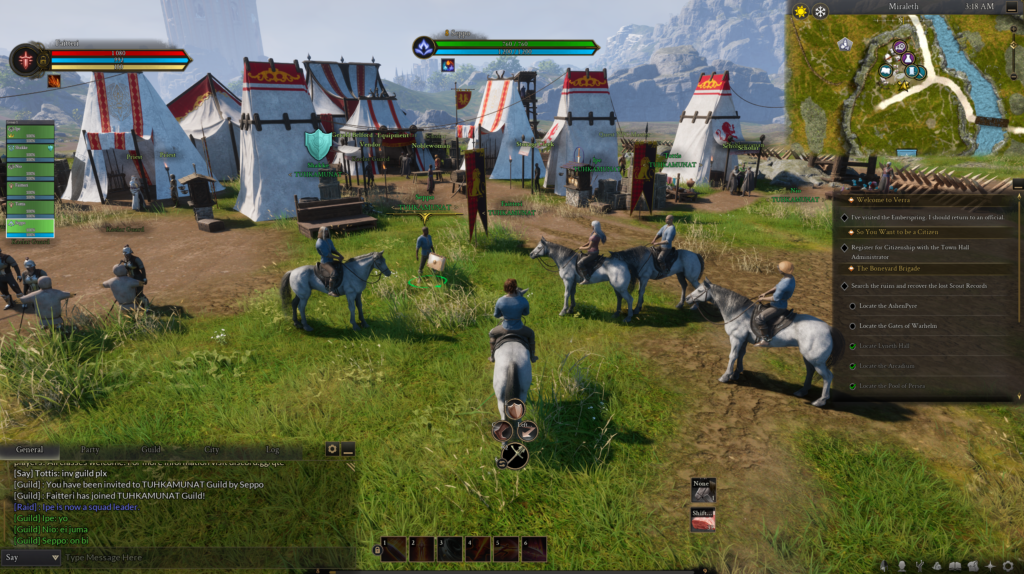Image resolution: width=1024 pixels, height=574 pixels.
Task: Open So You Want to be a Citizen quest
Action: [x=896, y=233]
